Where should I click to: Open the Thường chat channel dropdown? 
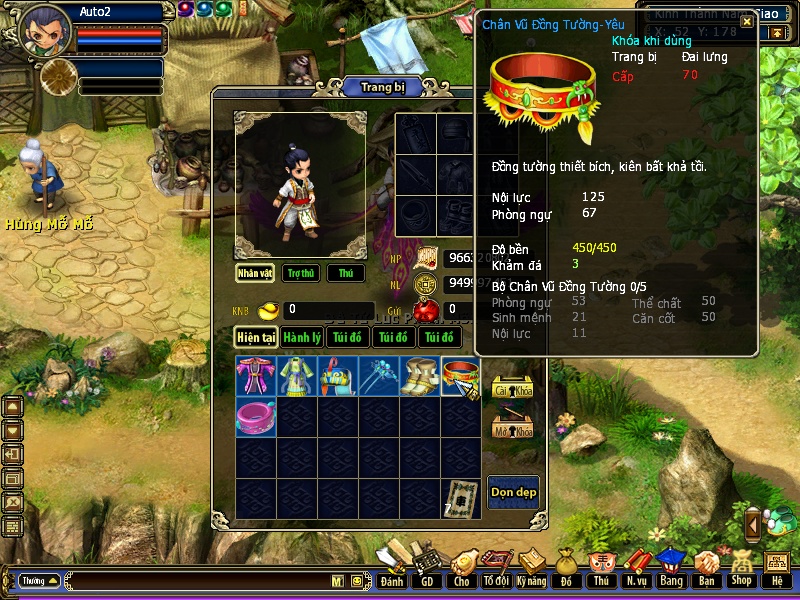point(38,580)
